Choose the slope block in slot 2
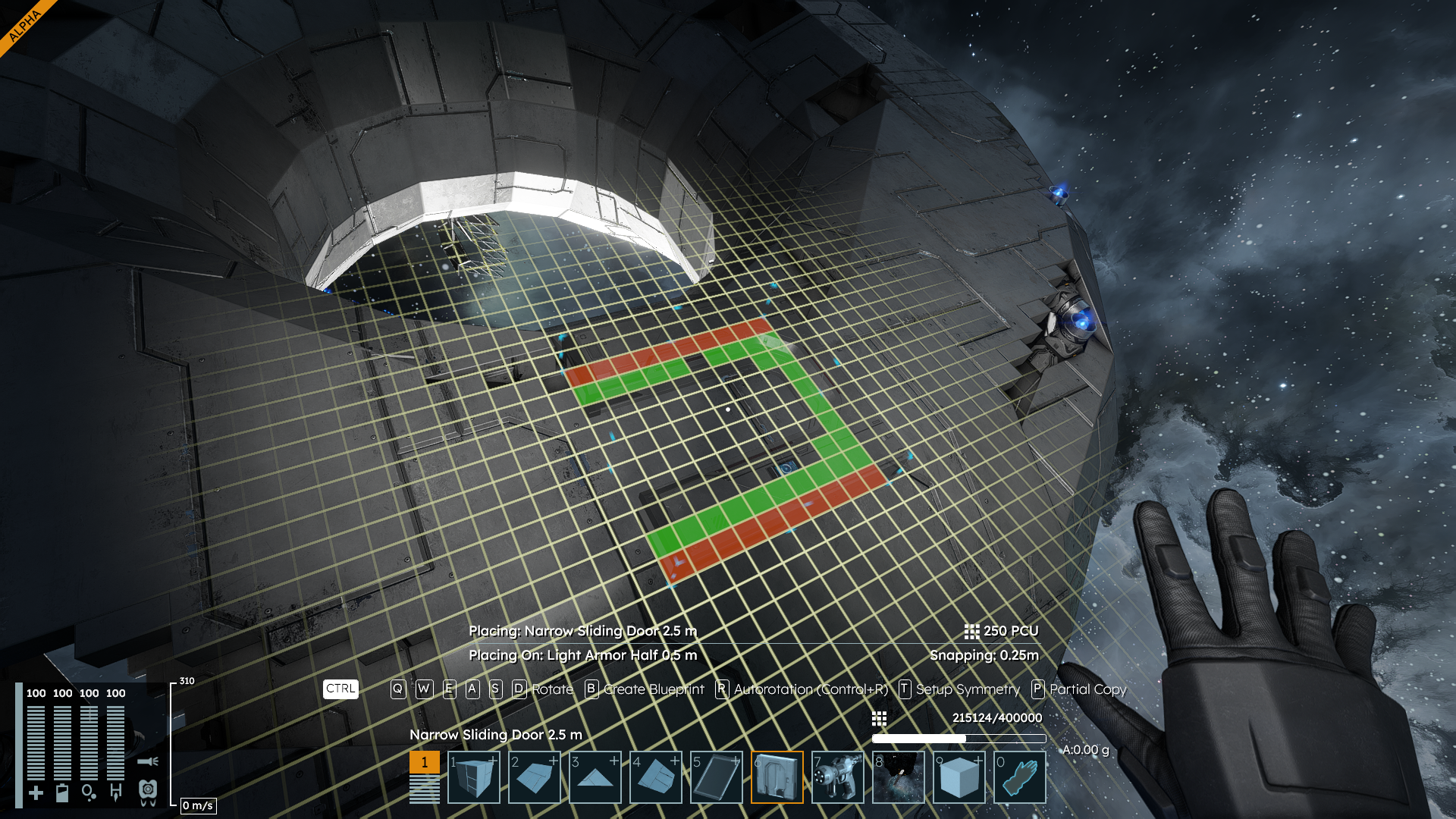 [535, 777]
